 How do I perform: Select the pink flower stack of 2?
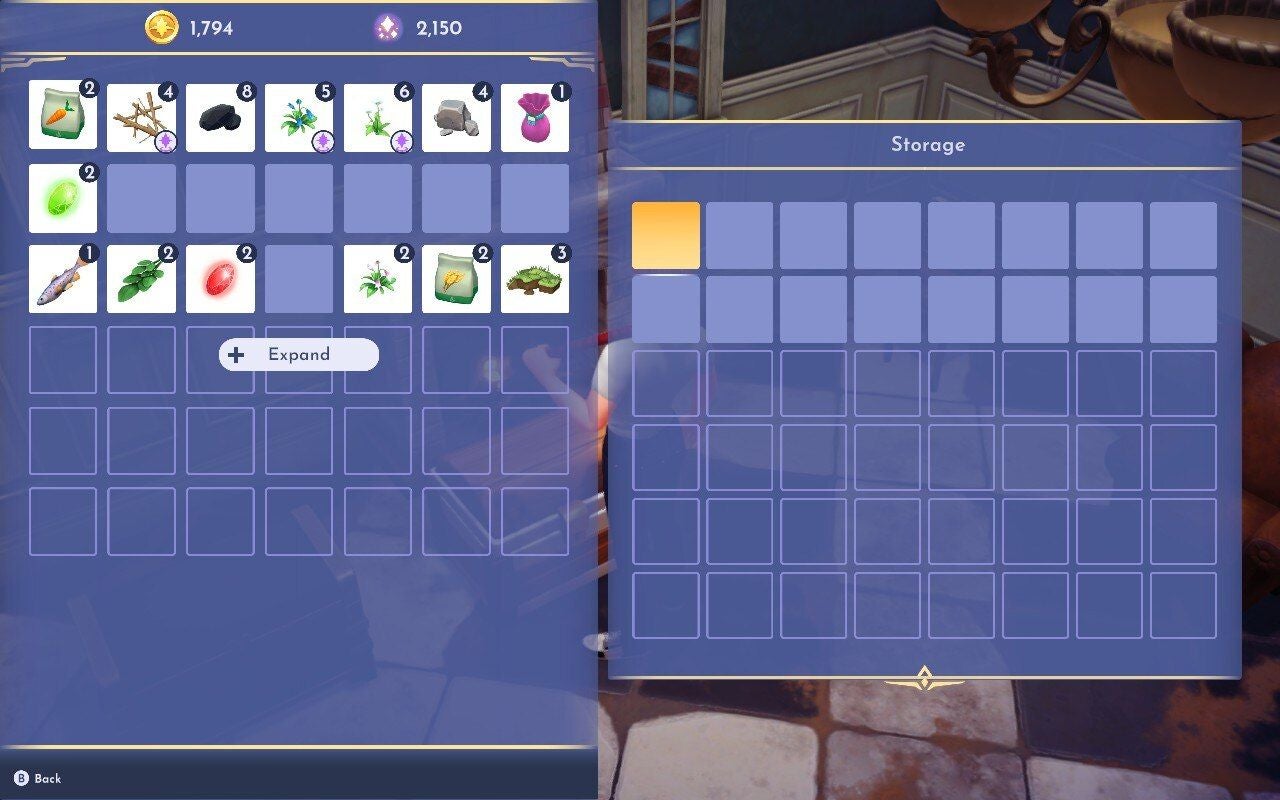(377, 275)
